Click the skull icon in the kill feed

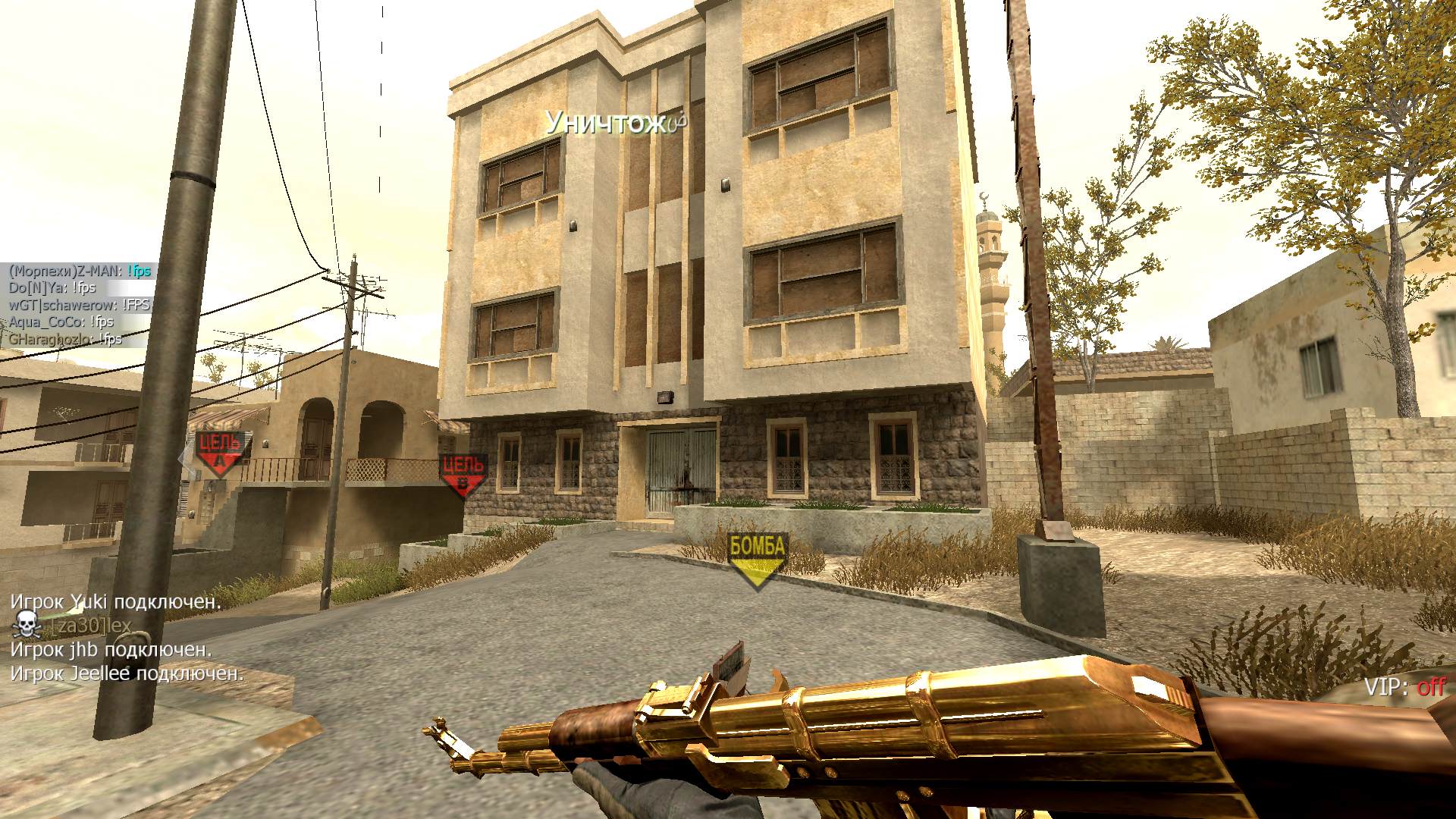[x=27, y=625]
